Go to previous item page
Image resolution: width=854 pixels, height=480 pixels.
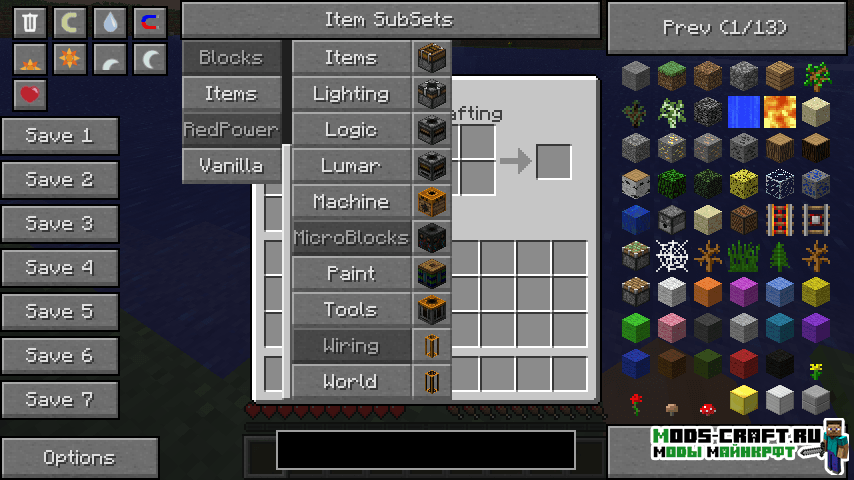click(x=726, y=27)
